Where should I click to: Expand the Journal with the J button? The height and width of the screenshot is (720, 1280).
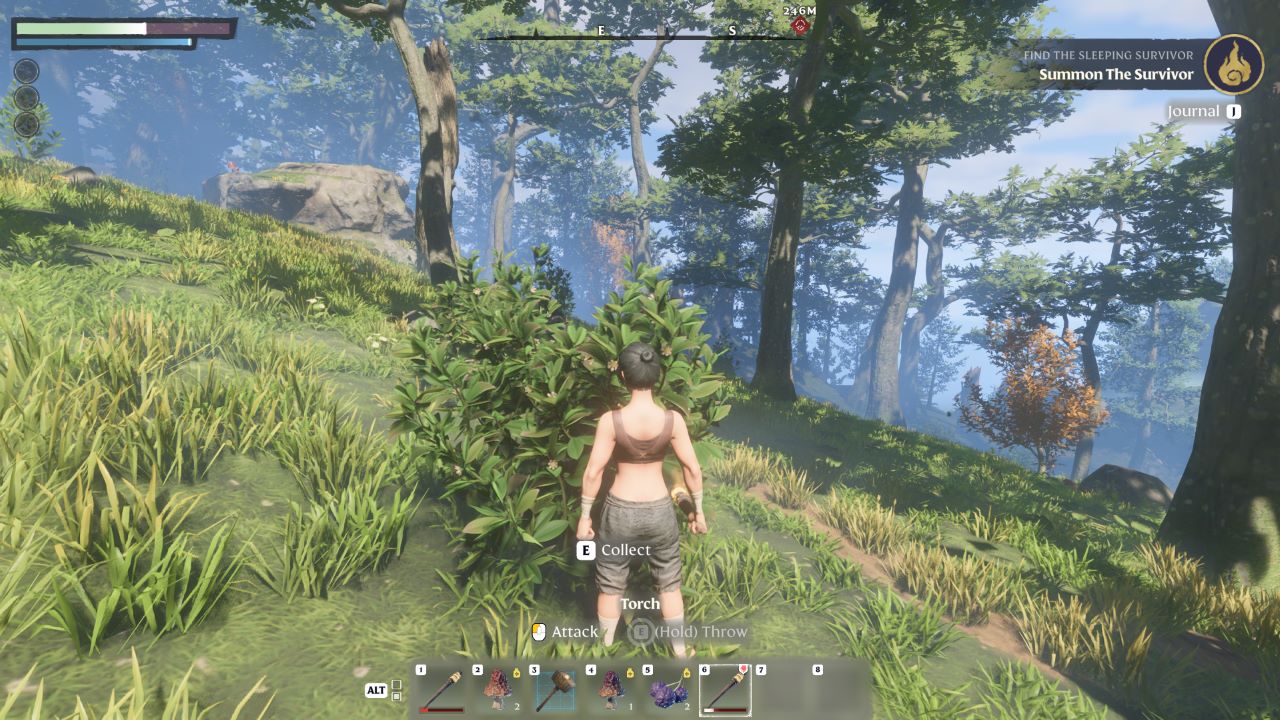coord(1232,111)
